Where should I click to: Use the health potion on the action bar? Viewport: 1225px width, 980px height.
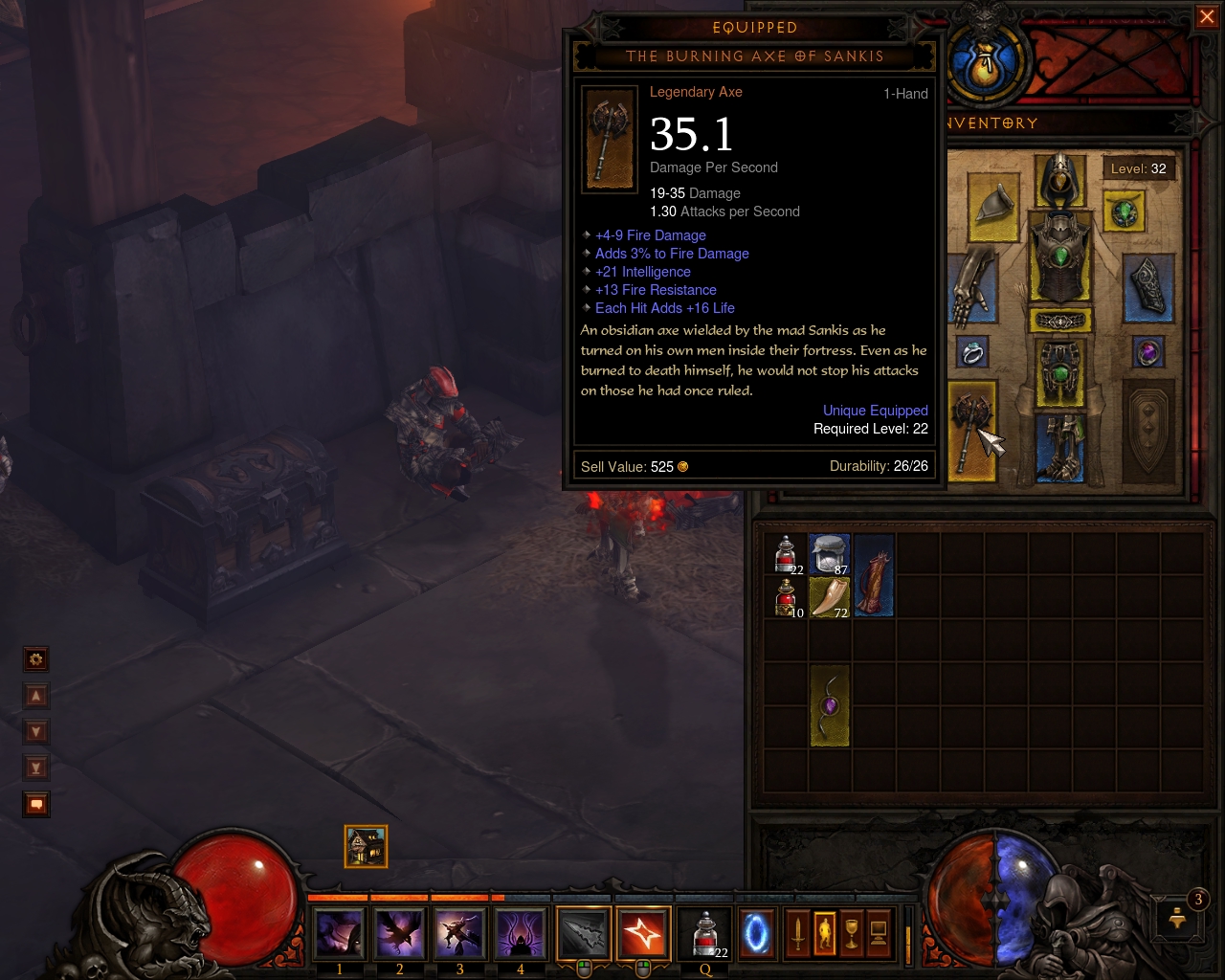(704, 932)
